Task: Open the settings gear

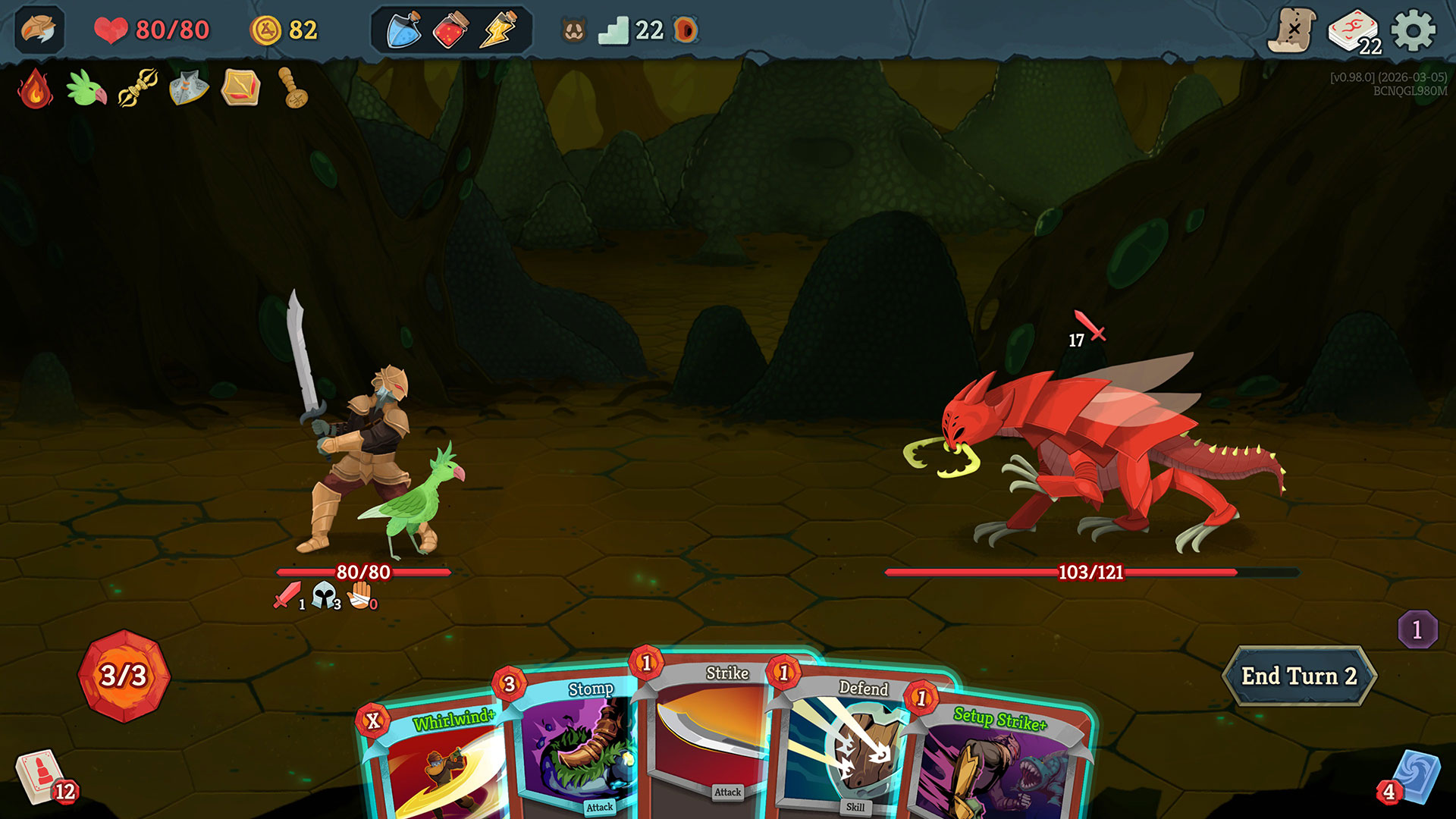Action: click(1413, 31)
